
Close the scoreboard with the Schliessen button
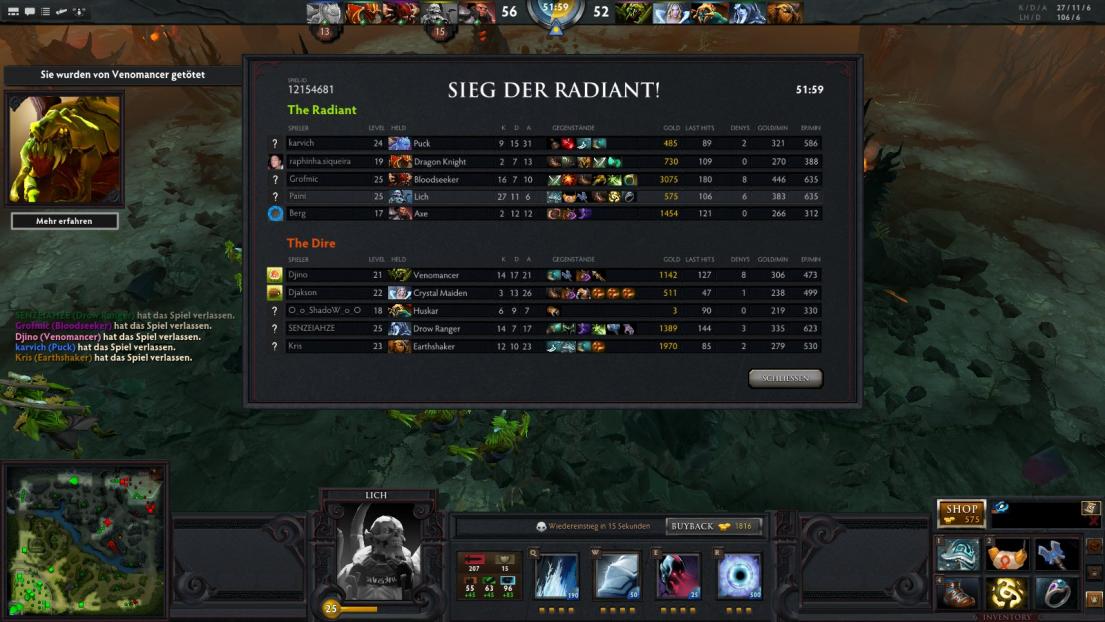(785, 378)
